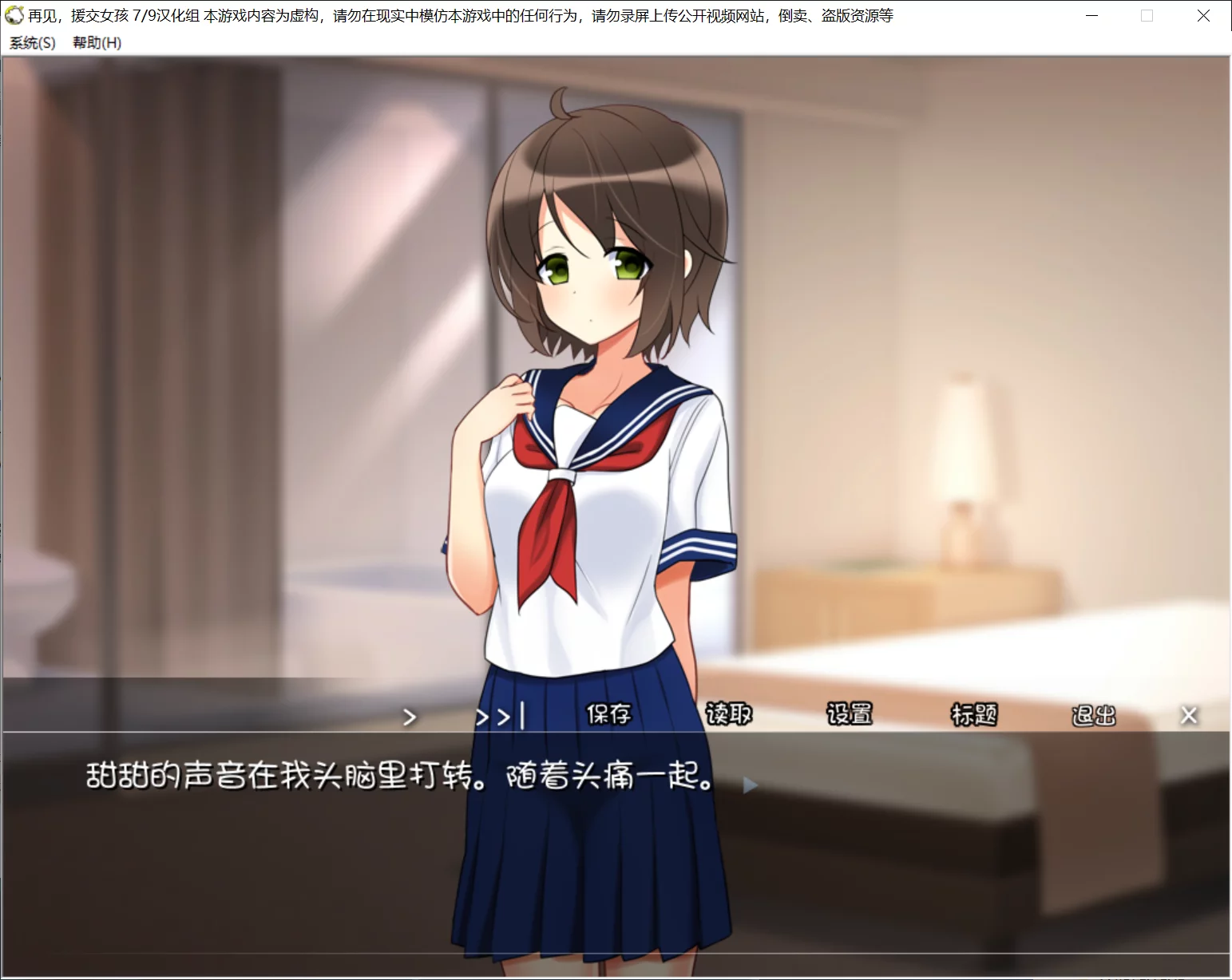Click the single-arrow advance icon
Screen dimensions: 1232x980
(x=410, y=717)
